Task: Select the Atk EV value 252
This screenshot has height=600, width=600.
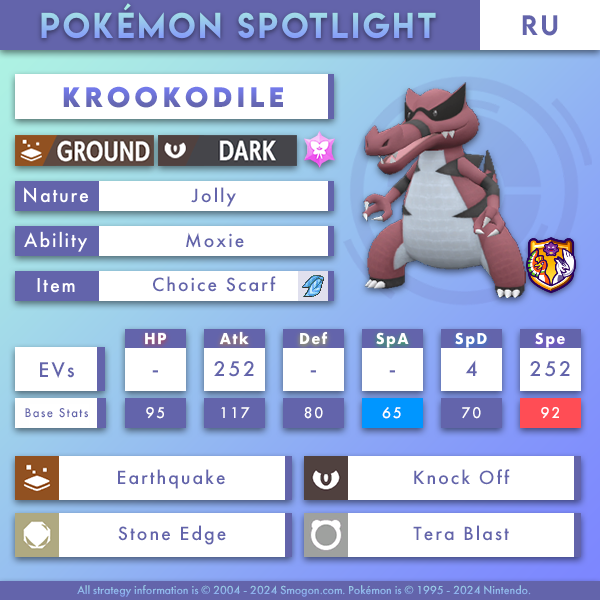Action: [232, 370]
